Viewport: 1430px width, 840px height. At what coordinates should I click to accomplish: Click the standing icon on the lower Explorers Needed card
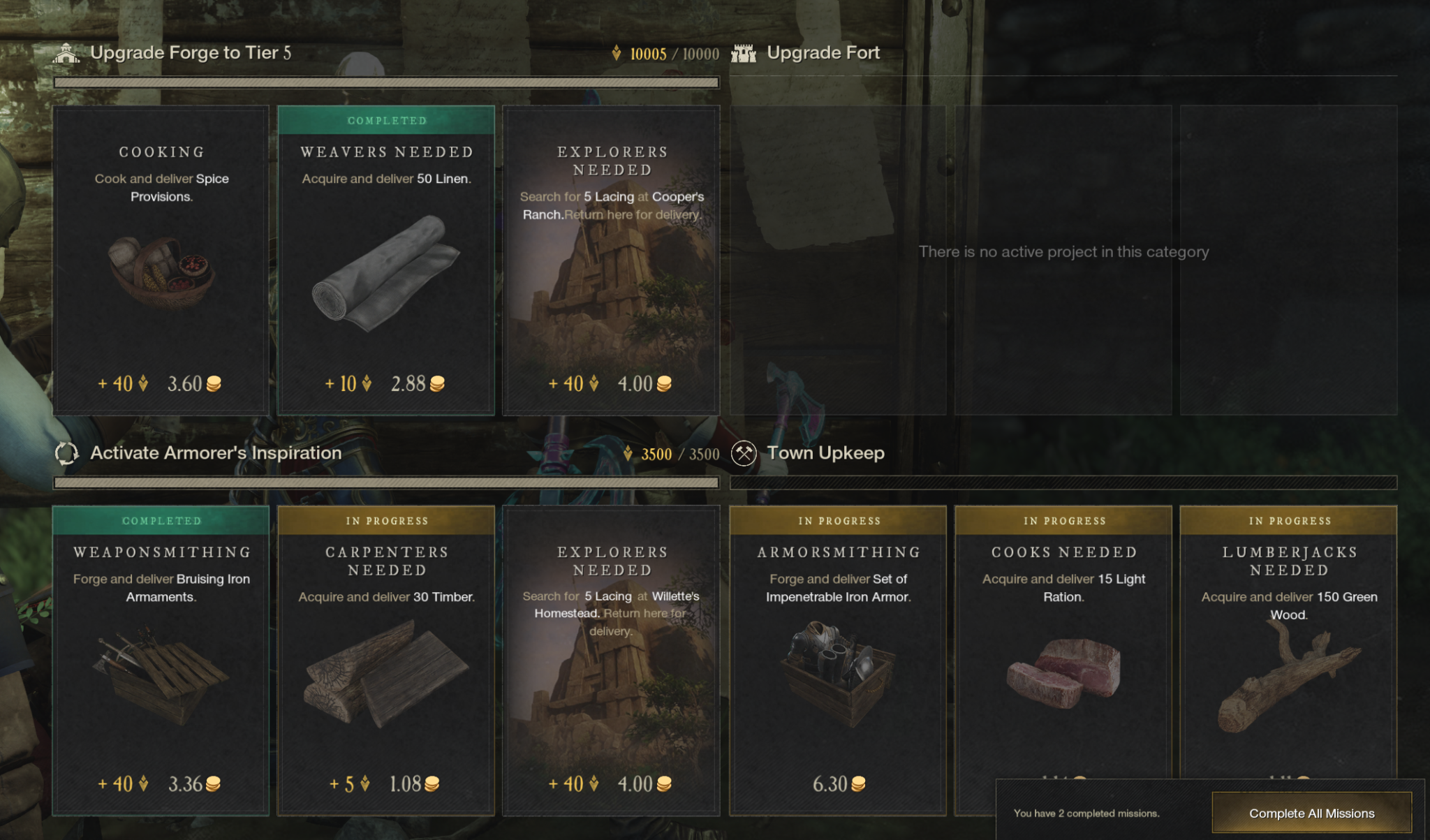pyautogui.click(x=595, y=783)
